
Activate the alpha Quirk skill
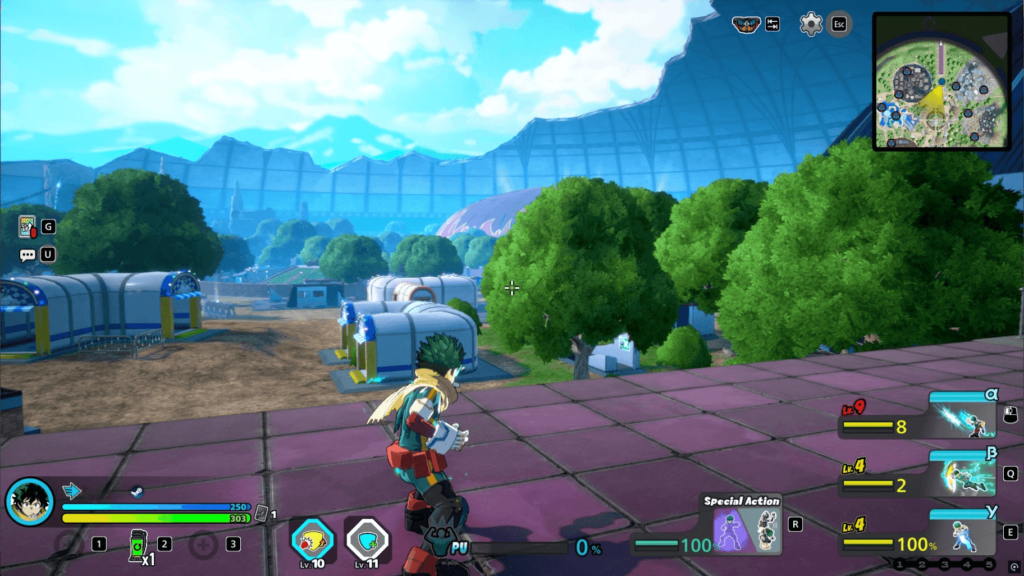[963, 419]
